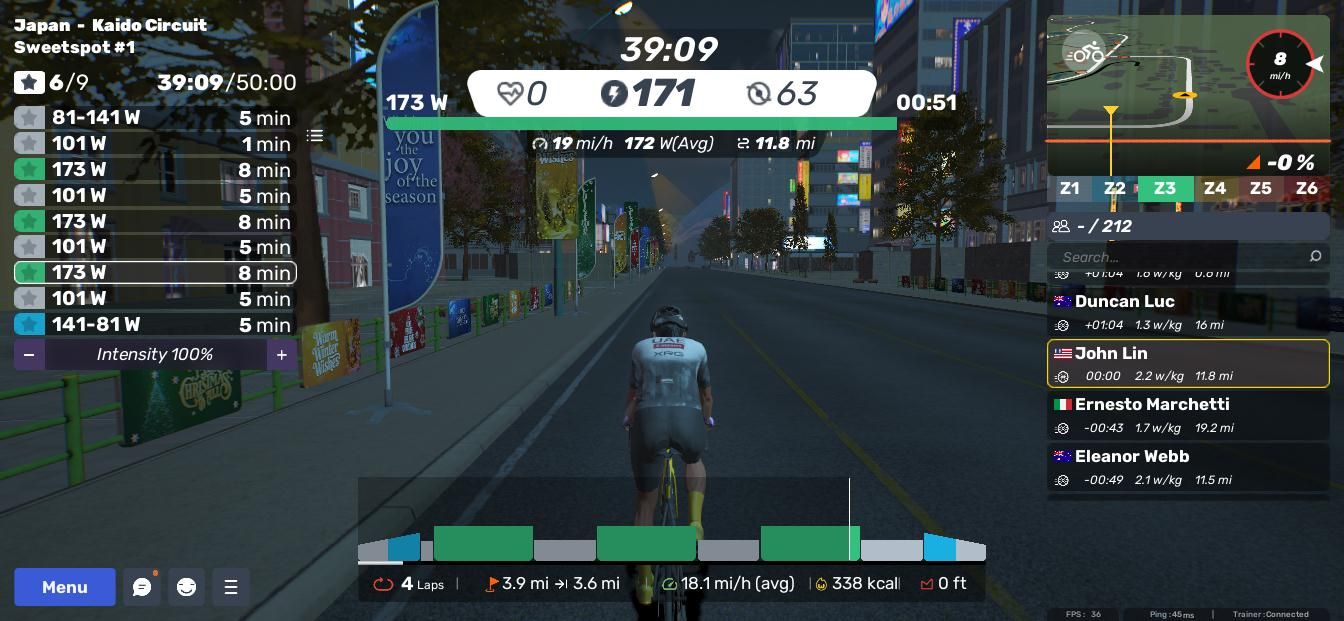1344x621 pixels.
Task: Click the minimap route view
Action: [x=1150, y=100]
